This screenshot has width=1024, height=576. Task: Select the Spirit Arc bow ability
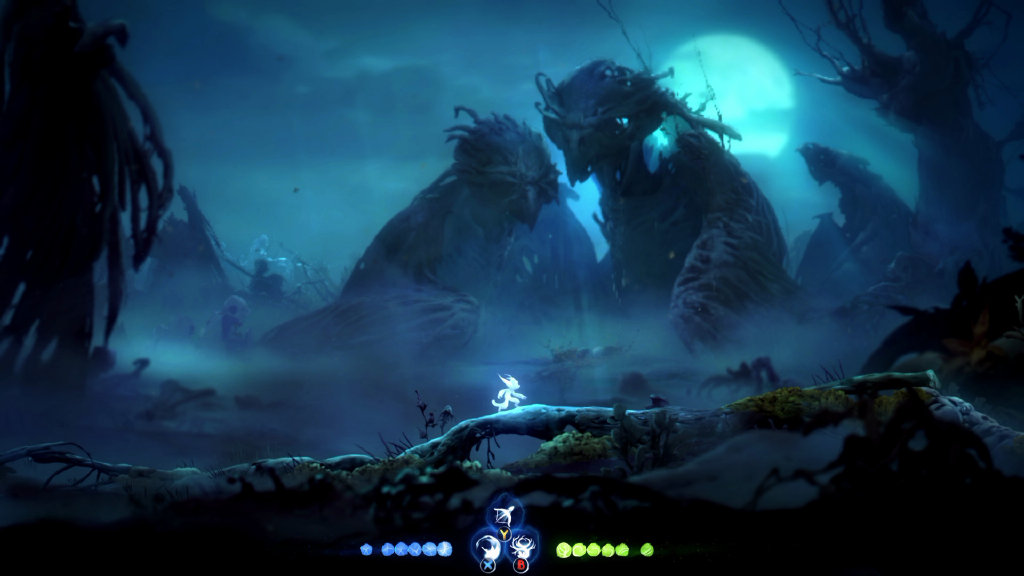click(x=505, y=516)
